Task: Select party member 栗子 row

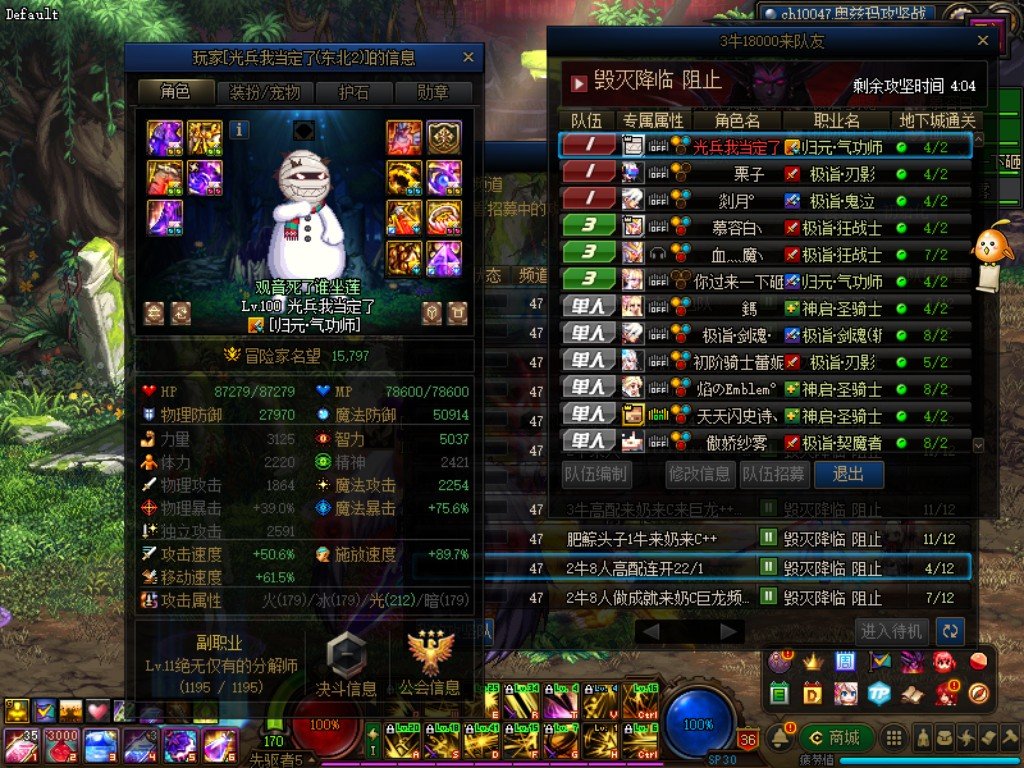Action: point(764,174)
